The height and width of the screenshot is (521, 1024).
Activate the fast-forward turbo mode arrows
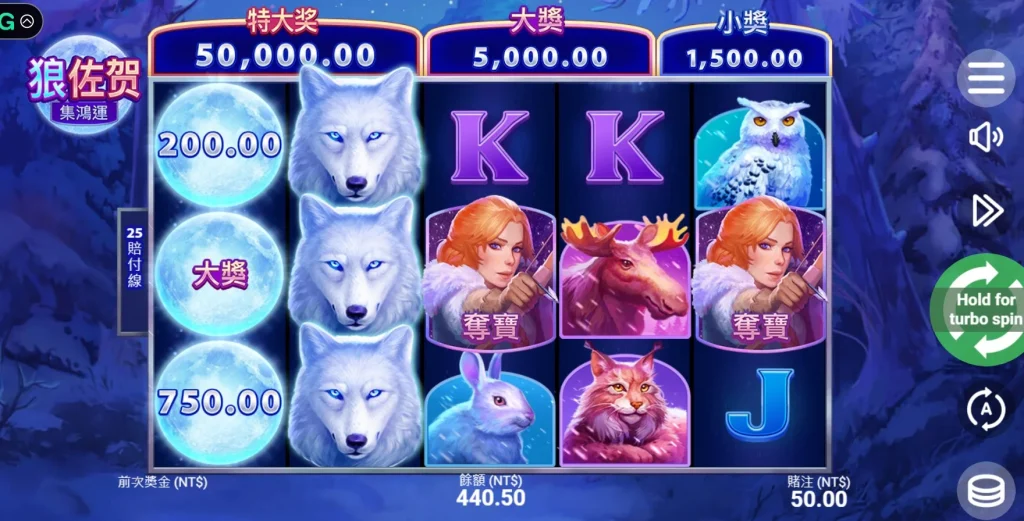986,210
